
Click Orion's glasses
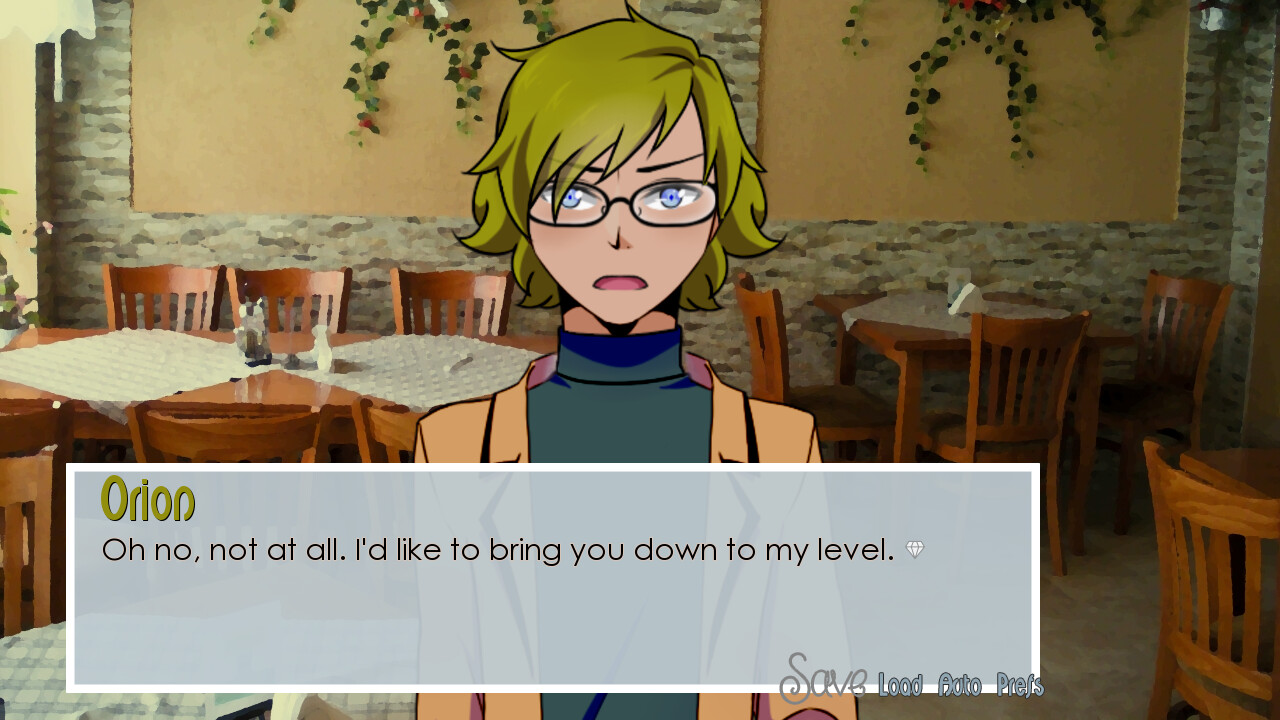tap(620, 198)
